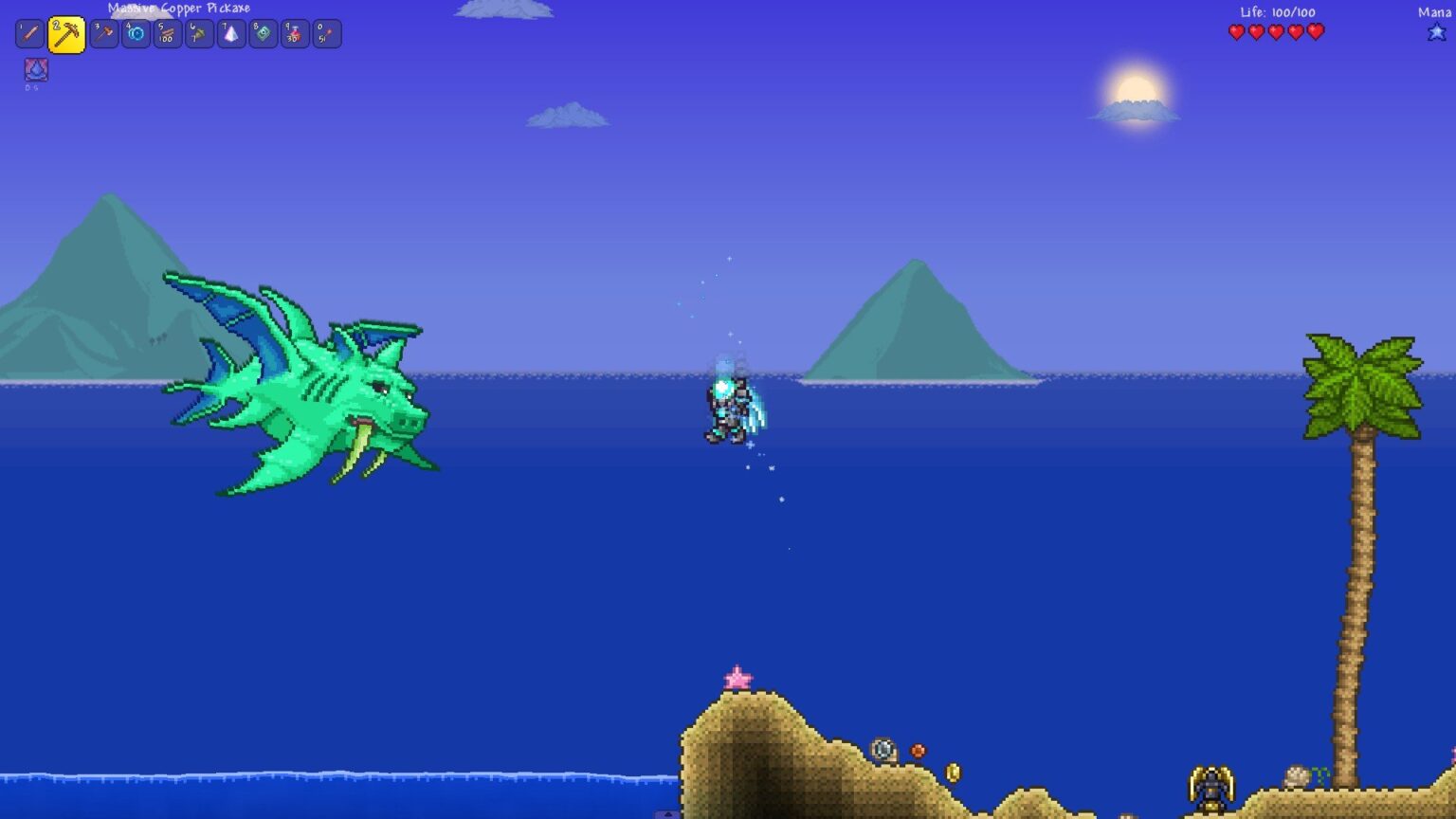The image size is (1456, 819).
Task: Select the Massive Copper Pickaxe in slot 2
Action: 66,33
